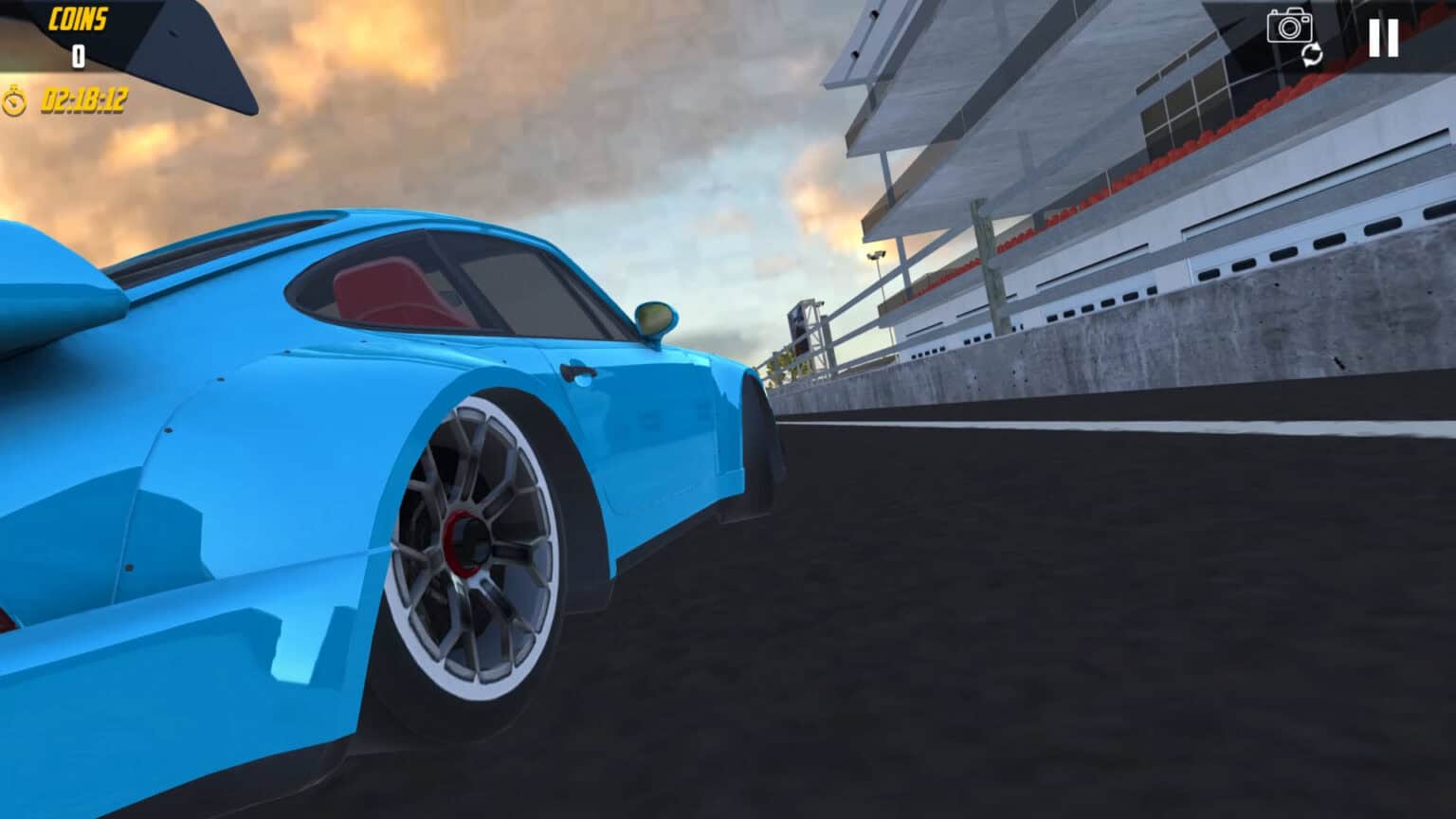Click the coin count to view coin details

[x=78, y=55]
